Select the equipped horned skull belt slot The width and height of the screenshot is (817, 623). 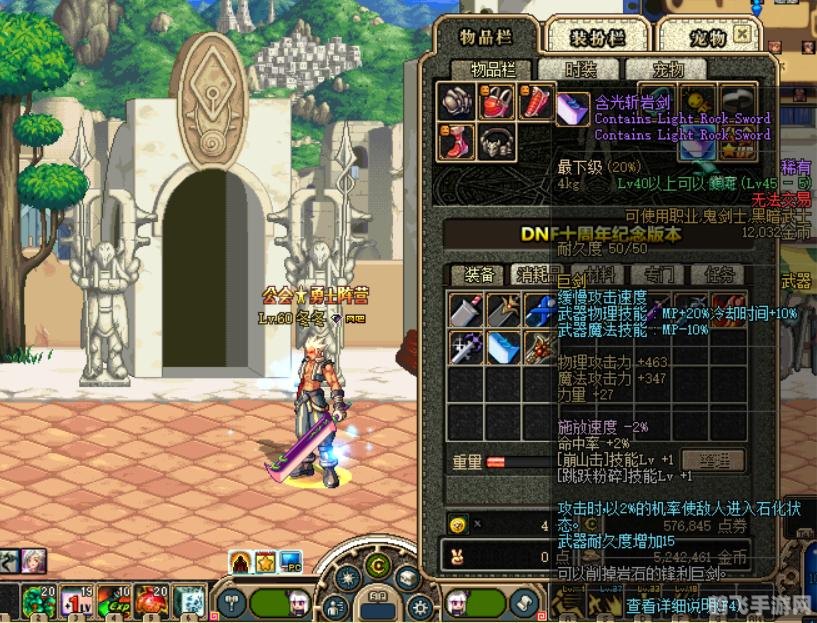coord(496,143)
